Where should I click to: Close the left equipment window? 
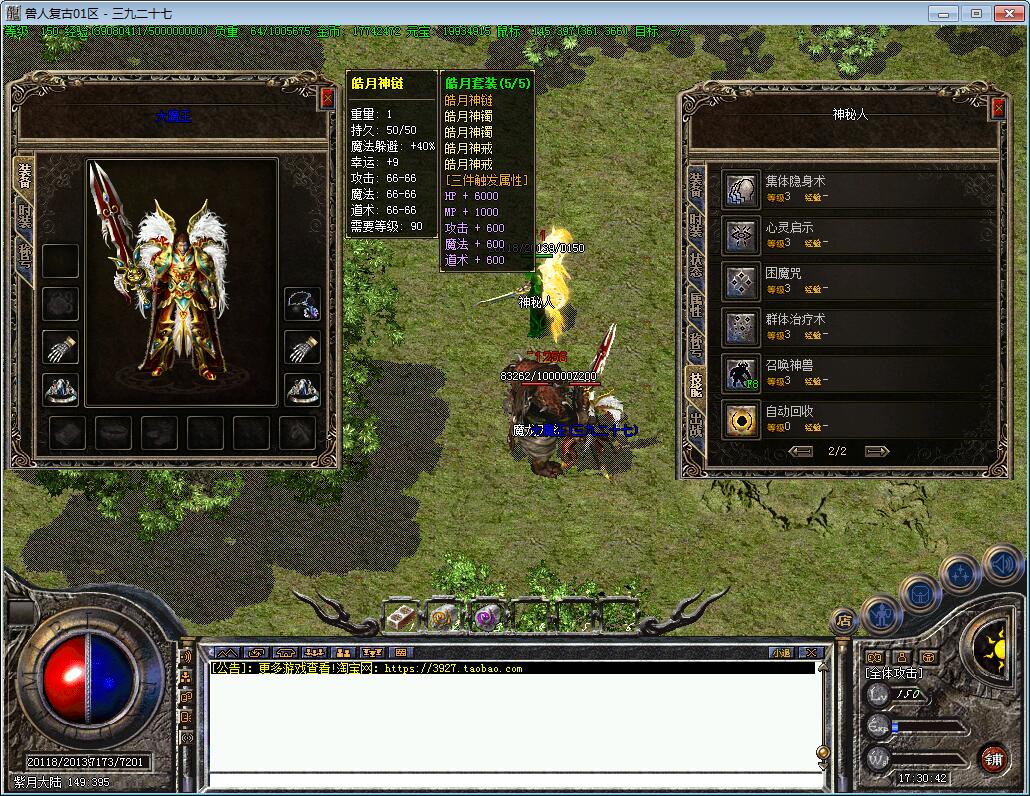click(x=327, y=98)
